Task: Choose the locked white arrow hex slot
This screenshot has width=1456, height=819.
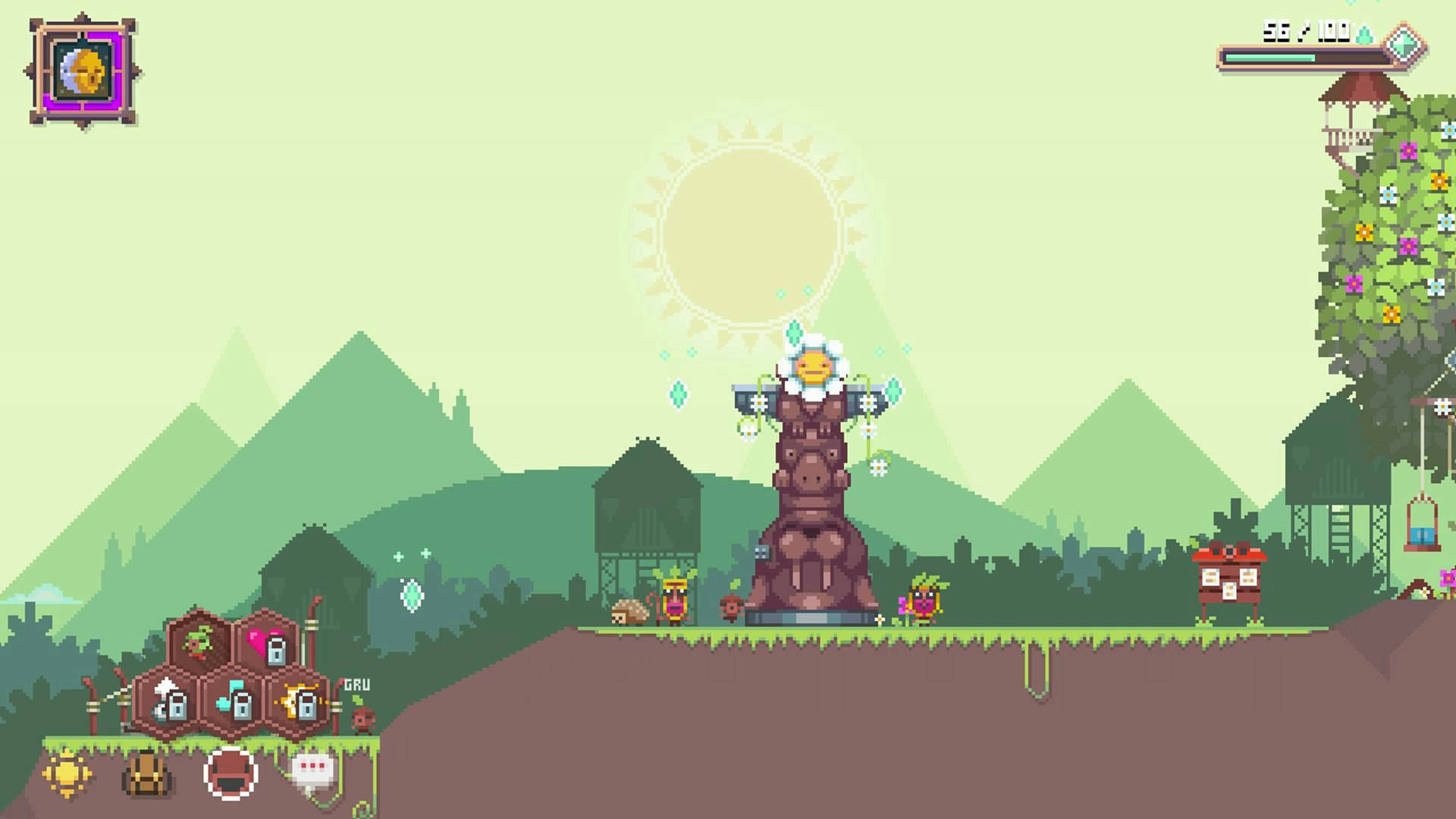Action: [168, 701]
